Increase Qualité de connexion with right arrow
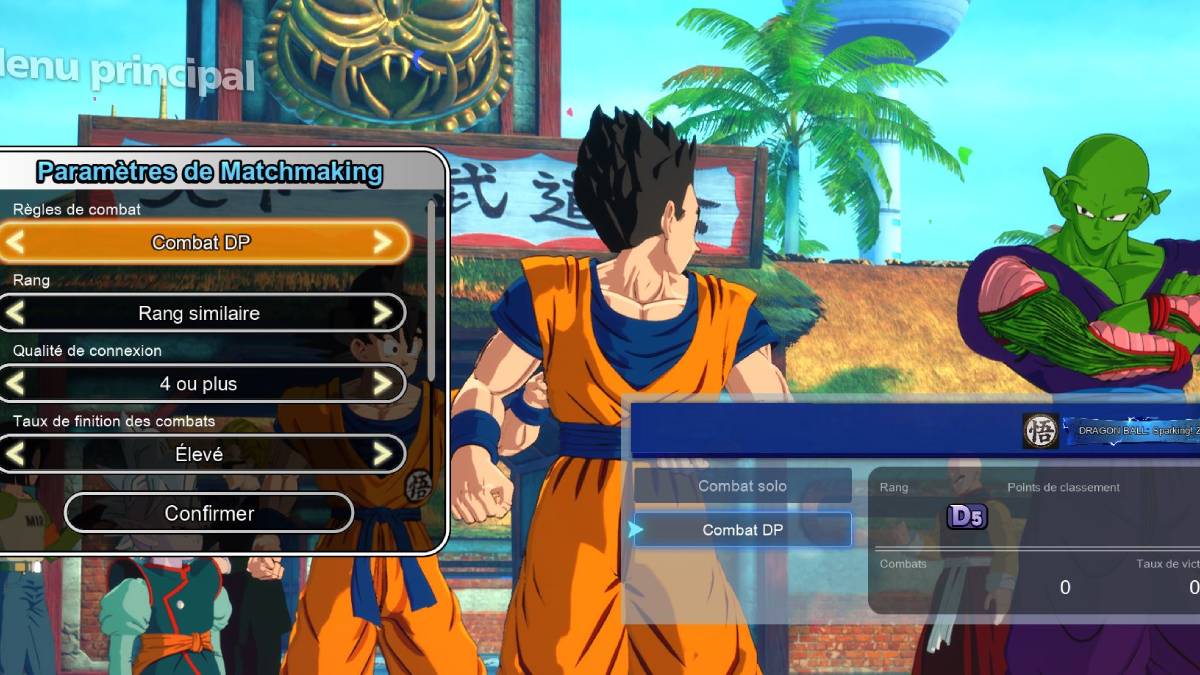 coord(382,383)
